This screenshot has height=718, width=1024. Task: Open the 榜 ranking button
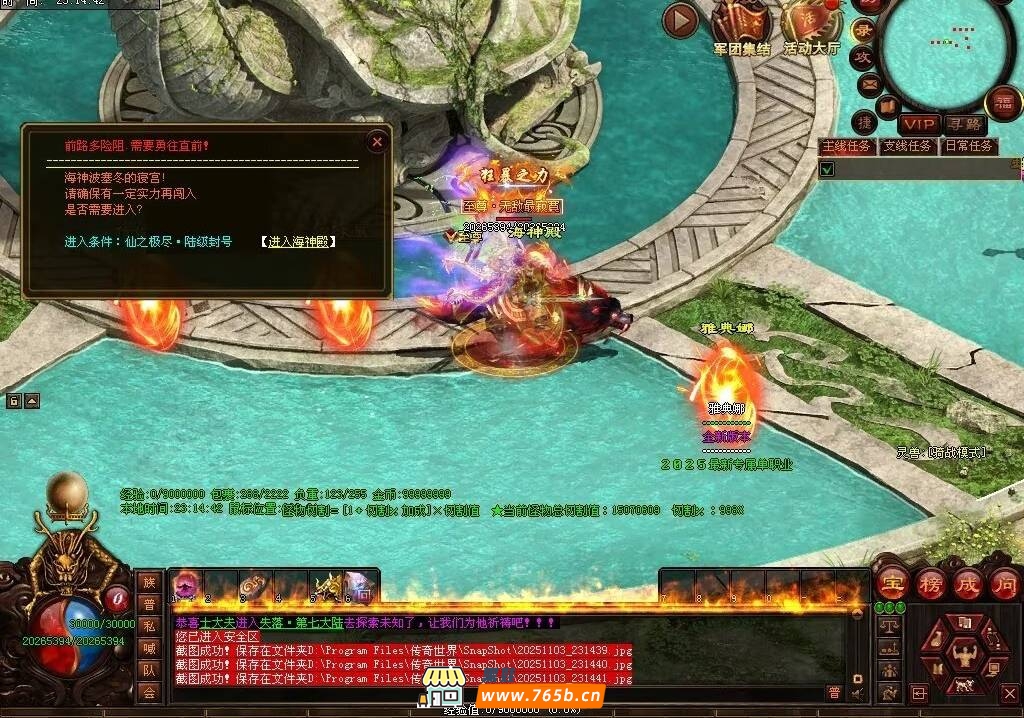point(930,583)
